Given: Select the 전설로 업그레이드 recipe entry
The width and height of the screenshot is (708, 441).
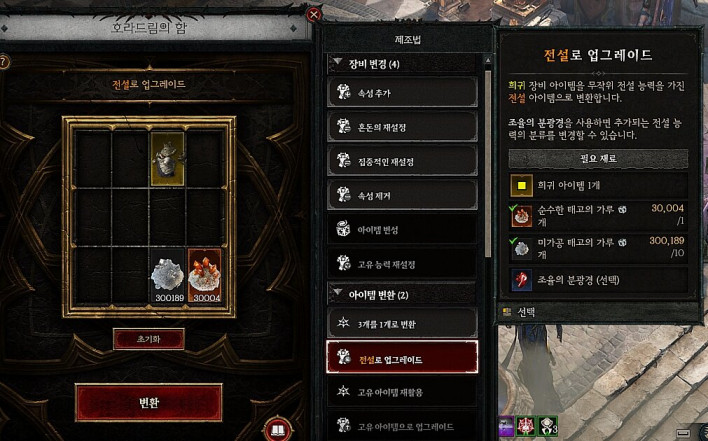Looking at the screenshot, I should pyautogui.click(x=401, y=357).
